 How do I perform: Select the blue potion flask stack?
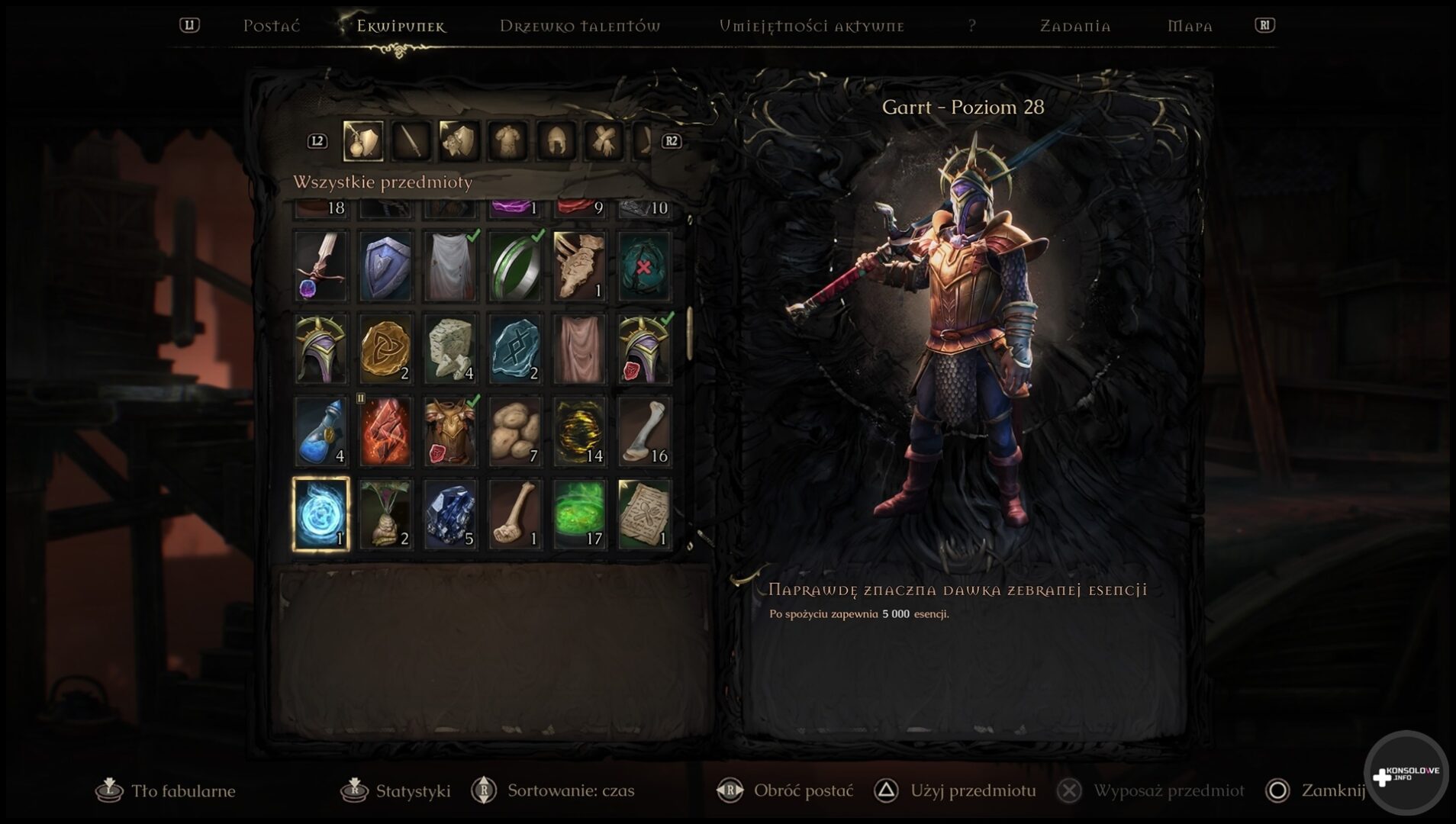coord(321,431)
